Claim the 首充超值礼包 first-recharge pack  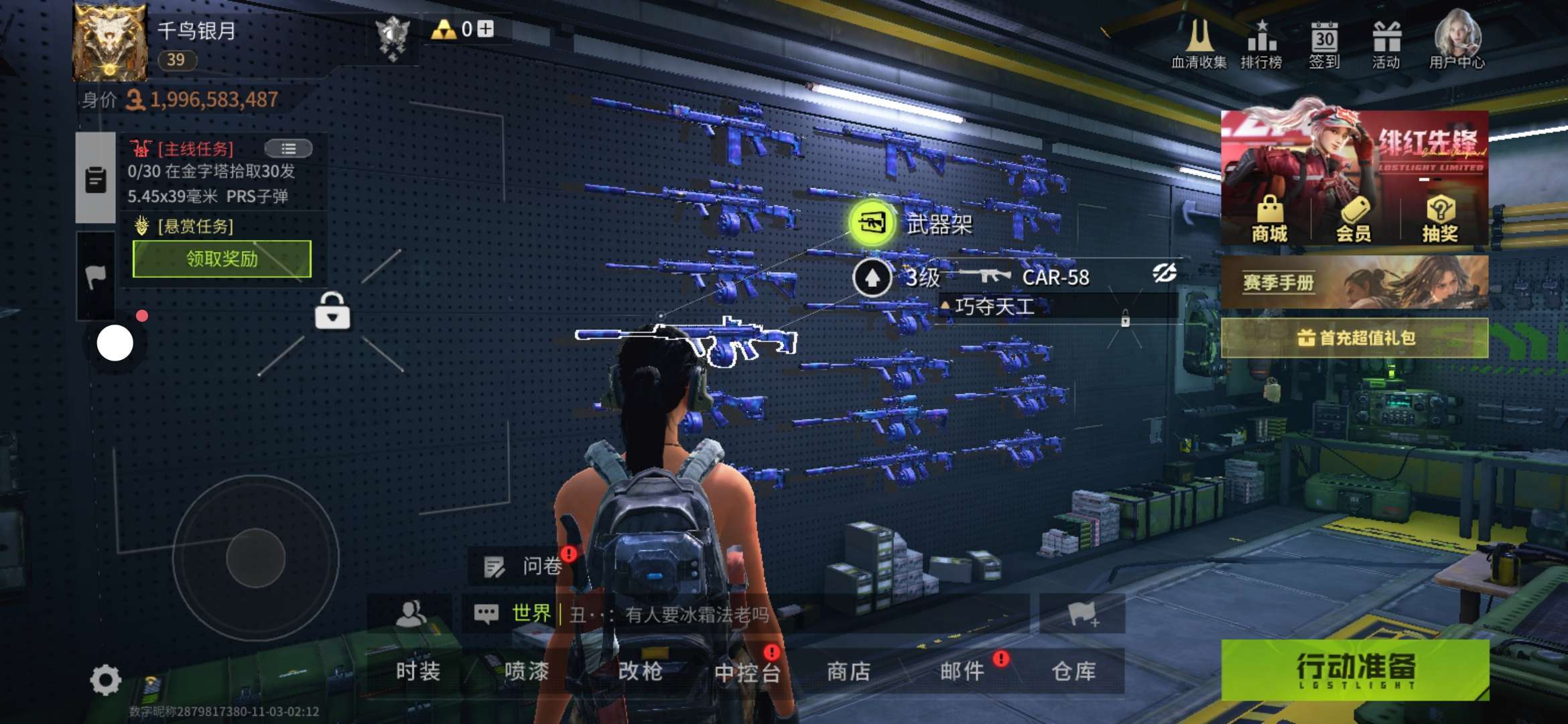[x=1354, y=338]
